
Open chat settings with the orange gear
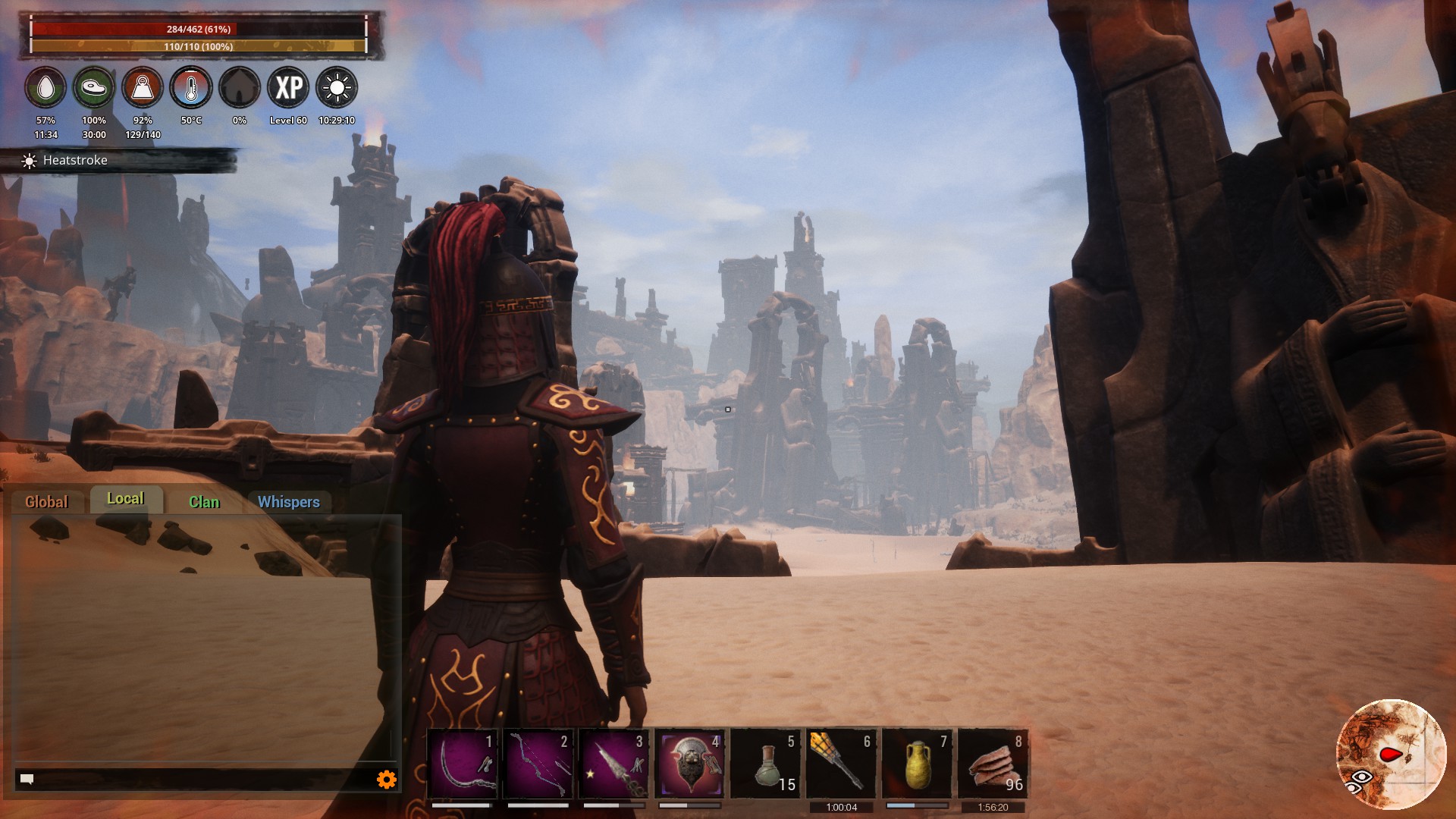(x=387, y=779)
